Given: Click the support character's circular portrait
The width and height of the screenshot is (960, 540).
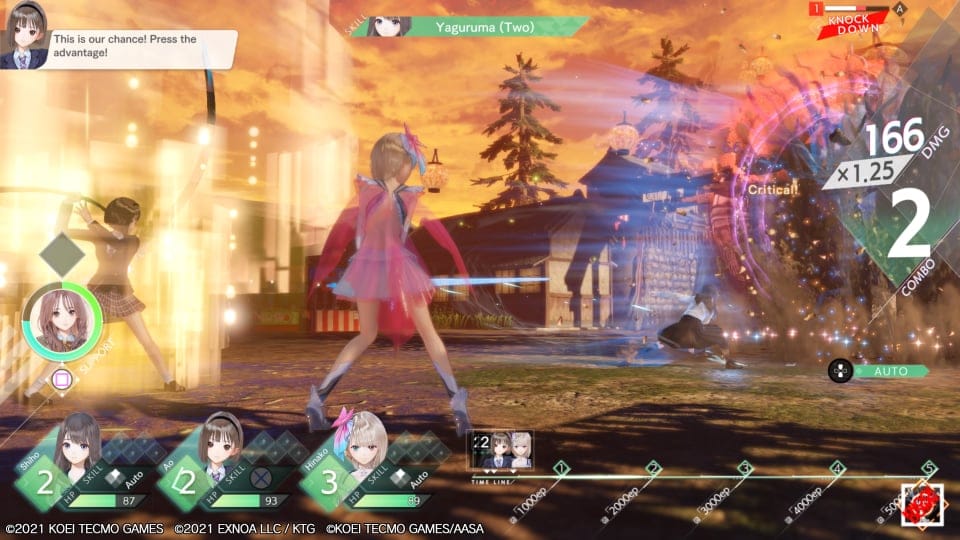Looking at the screenshot, I should 62,322.
